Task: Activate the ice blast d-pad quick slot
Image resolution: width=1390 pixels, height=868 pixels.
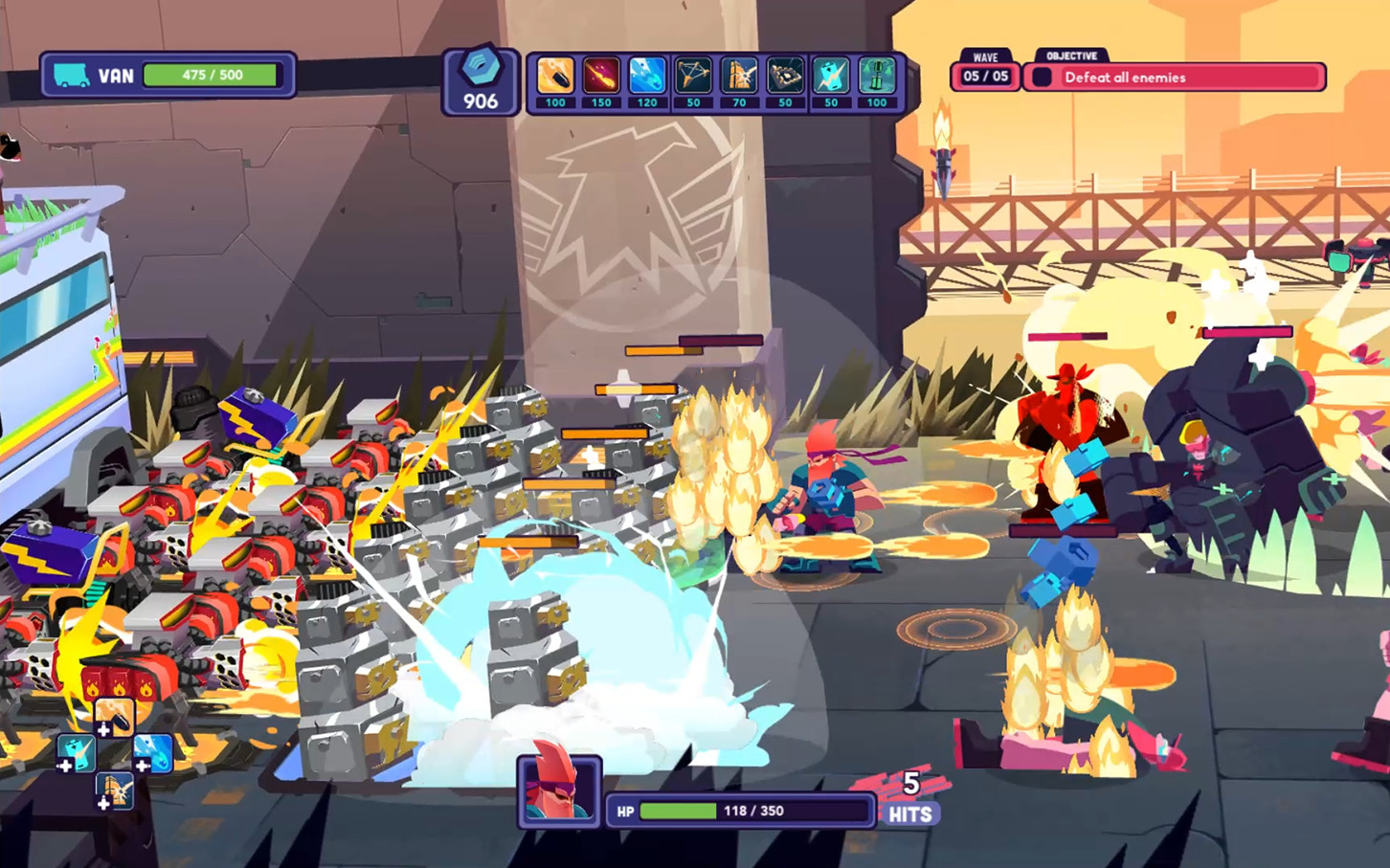Action: pyautogui.click(x=153, y=753)
